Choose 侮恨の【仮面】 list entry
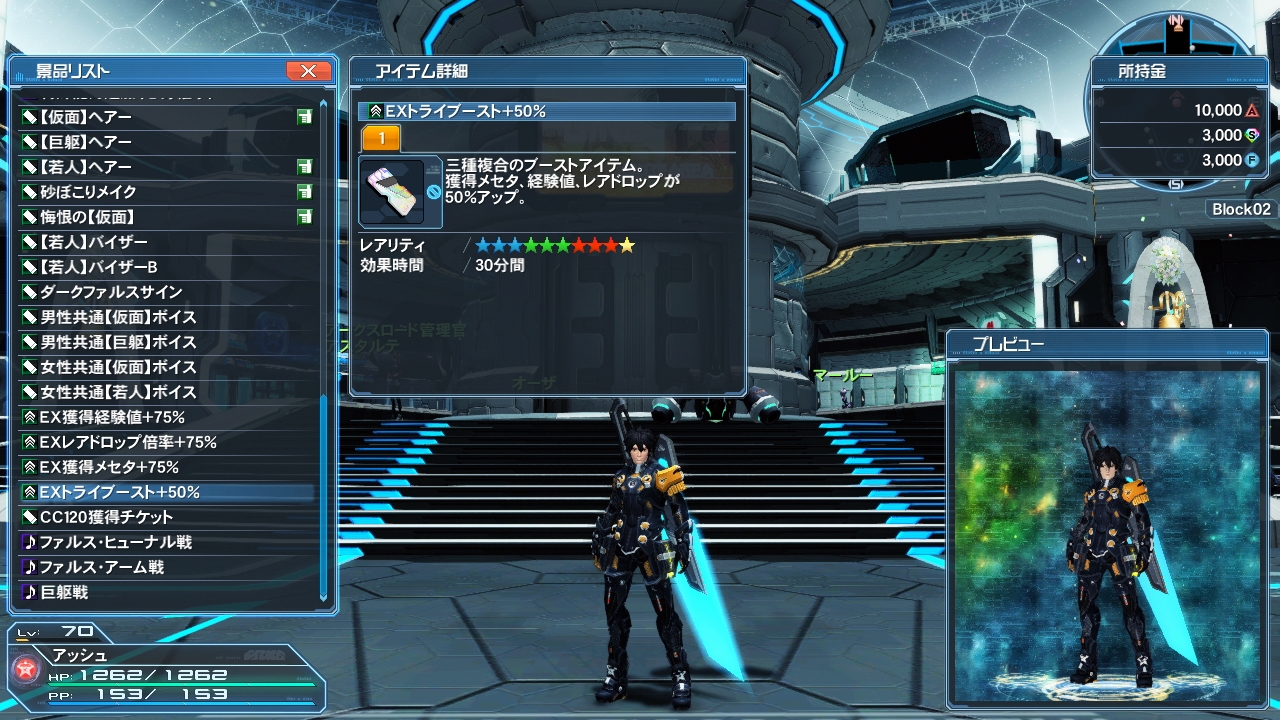1280x720 pixels. tap(87, 217)
